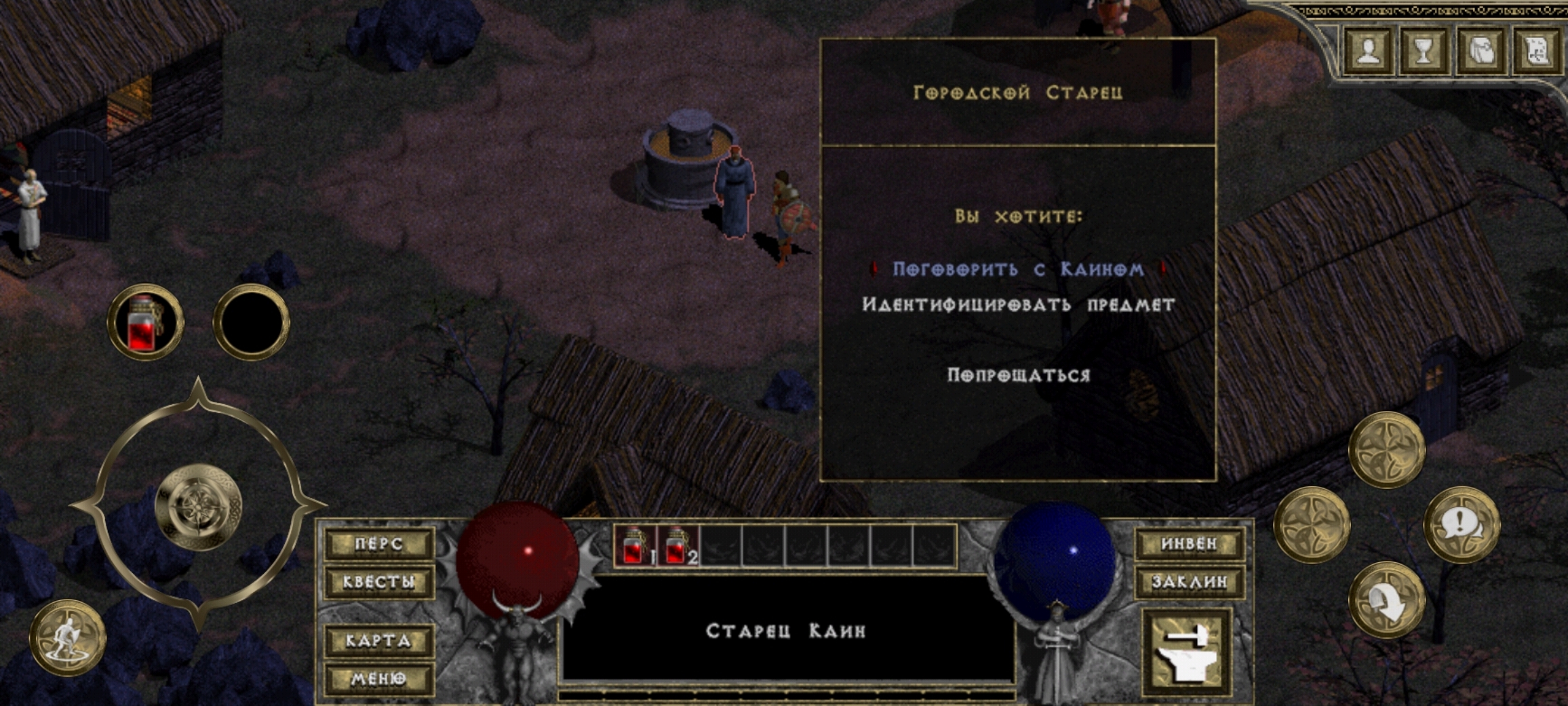Tap the standing warrior round button

tap(67, 638)
